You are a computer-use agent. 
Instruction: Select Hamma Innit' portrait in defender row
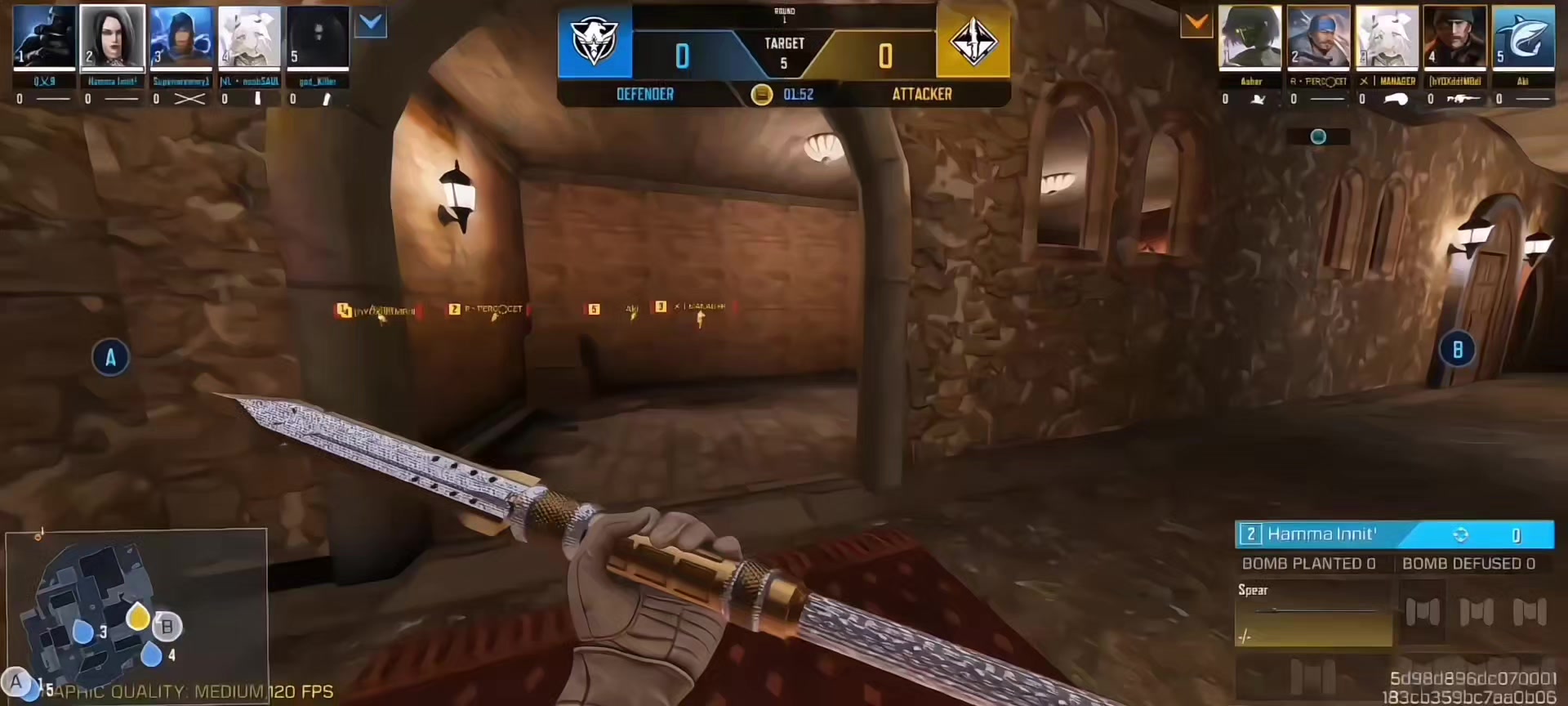pyautogui.click(x=113, y=38)
